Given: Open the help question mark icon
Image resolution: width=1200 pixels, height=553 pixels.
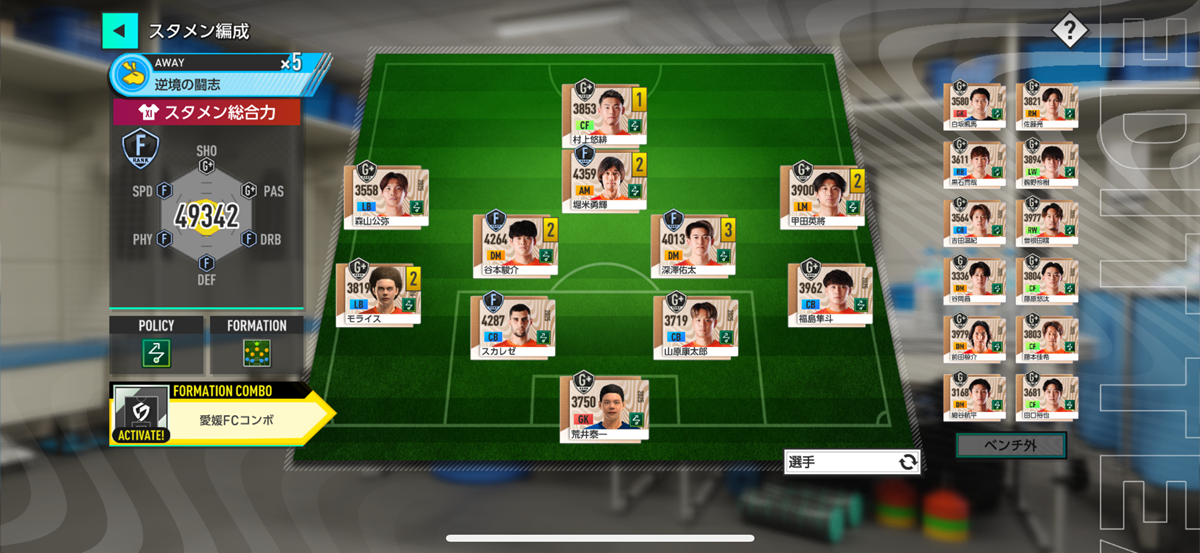Looking at the screenshot, I should point(1069,30).
